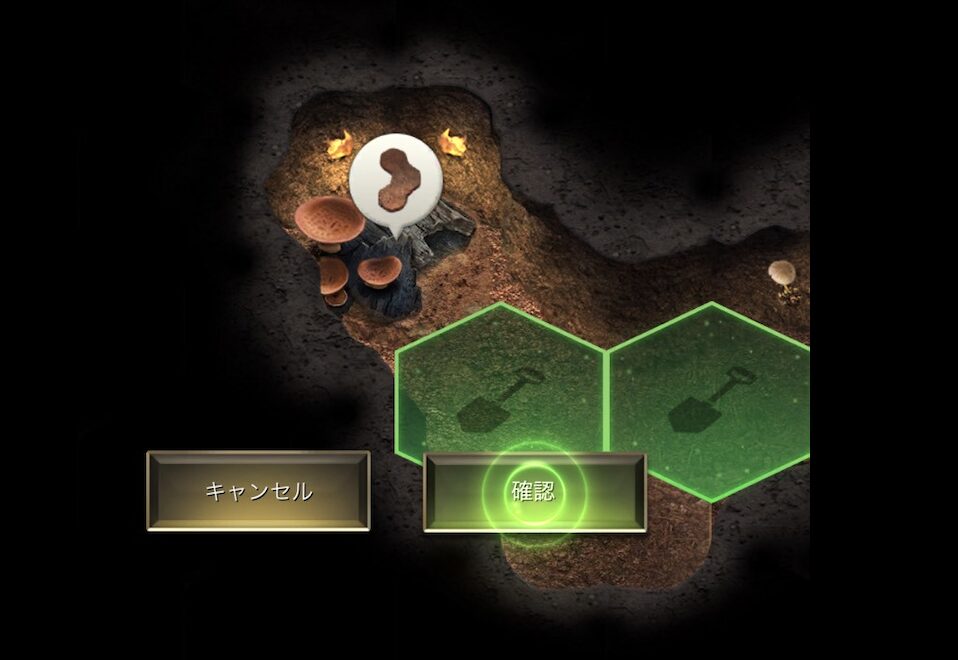
Task: Tap the resource bubble above the mushrooms
Action: point(396,181)
